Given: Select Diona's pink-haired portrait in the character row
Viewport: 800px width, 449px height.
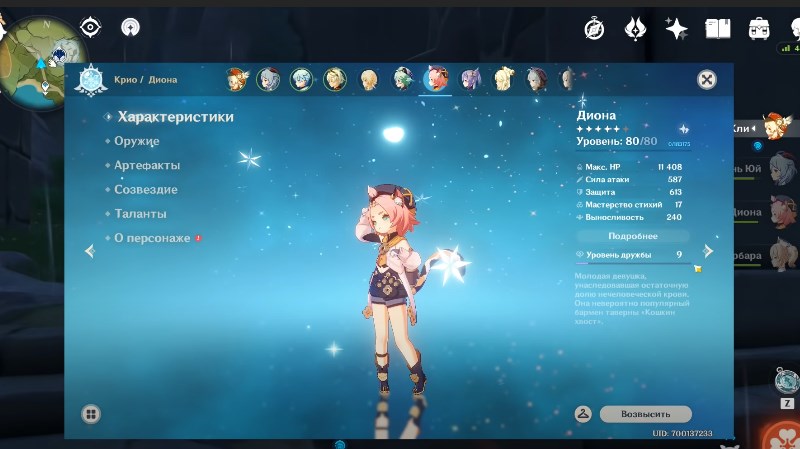Looking at the screenshot, I should tap(435, 79).
